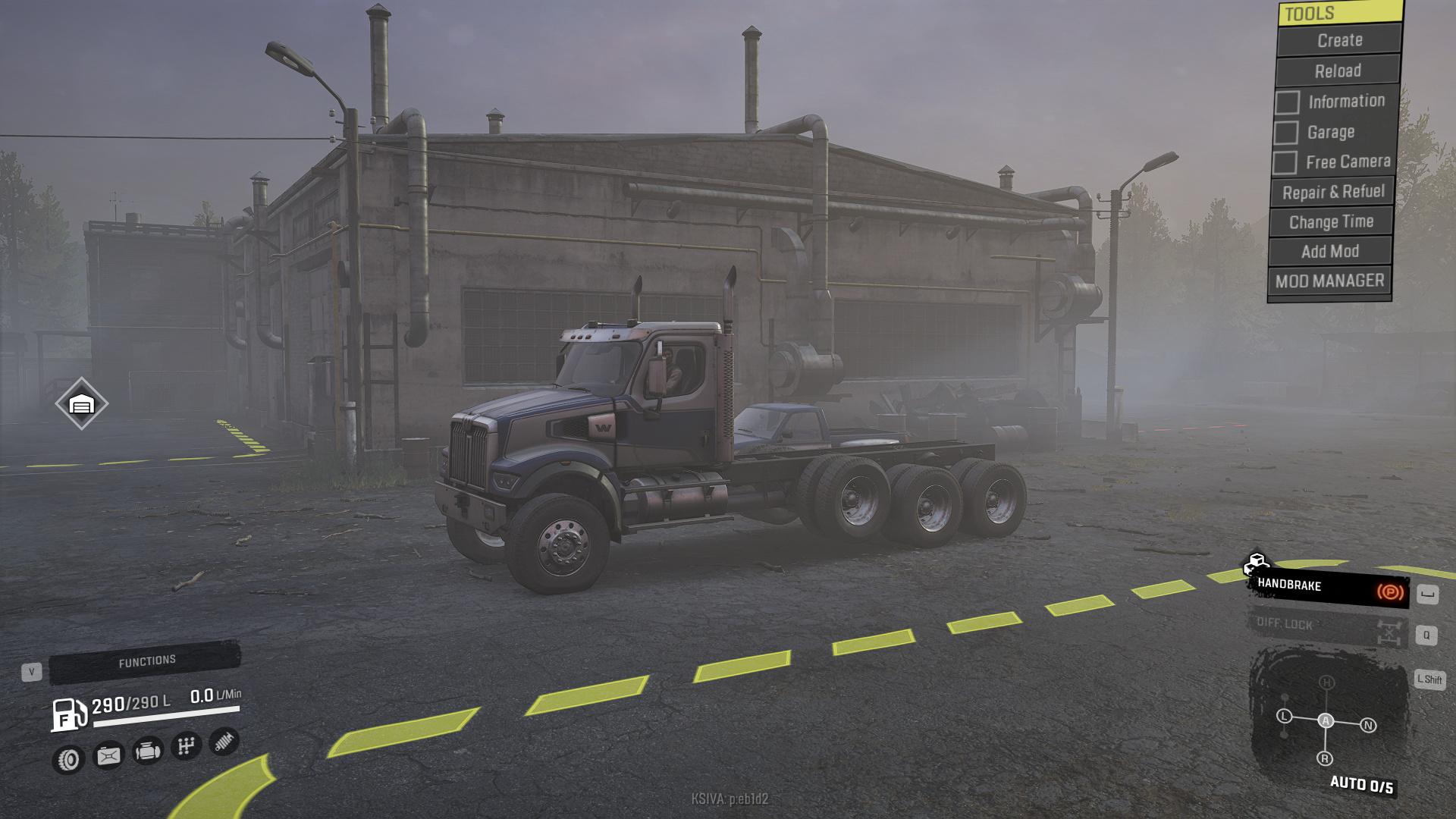Select Repair & Refuel

1333,192
